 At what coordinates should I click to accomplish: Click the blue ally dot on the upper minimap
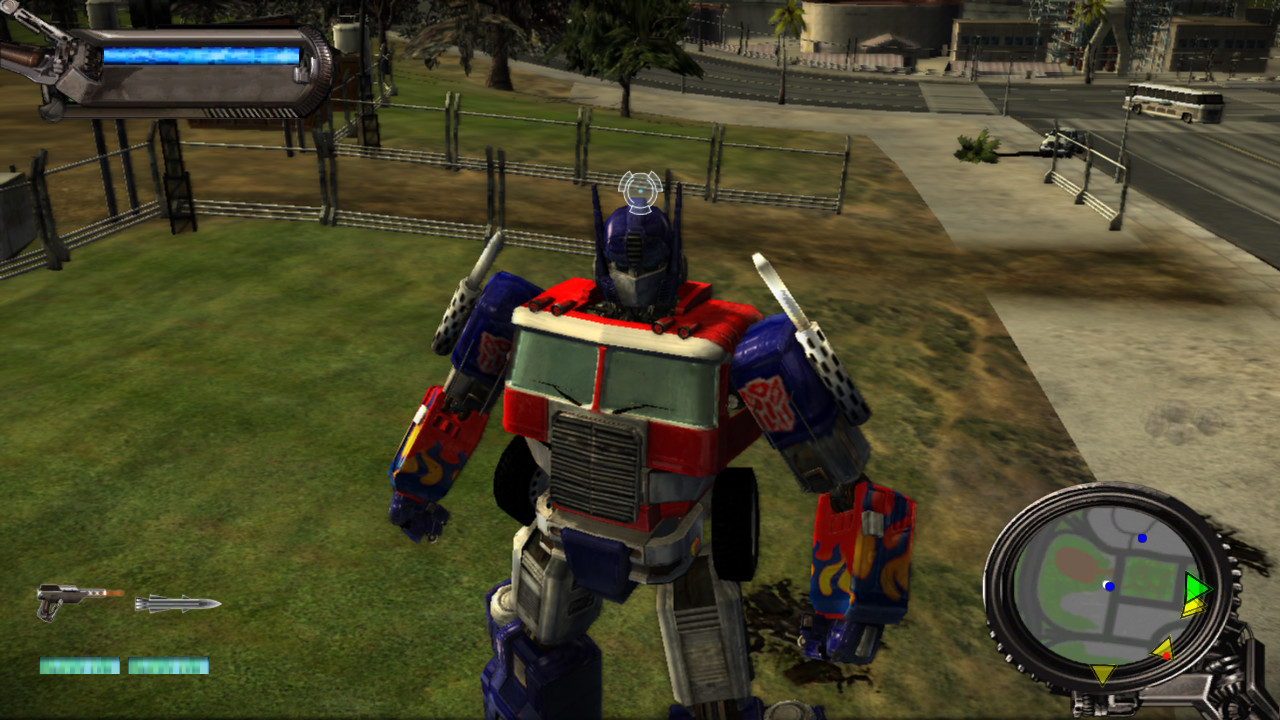pos(1141,538)
